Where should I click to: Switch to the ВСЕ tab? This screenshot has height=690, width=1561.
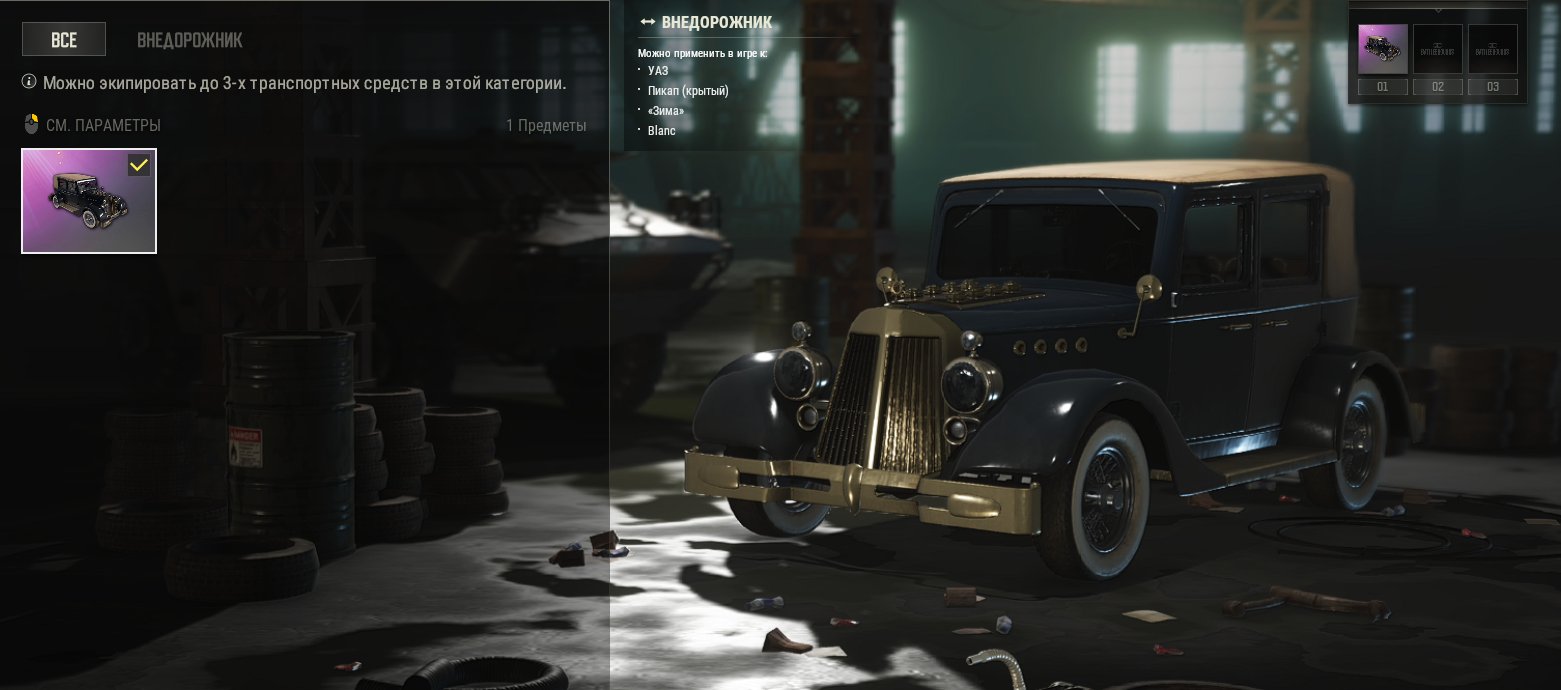[64, 40]
